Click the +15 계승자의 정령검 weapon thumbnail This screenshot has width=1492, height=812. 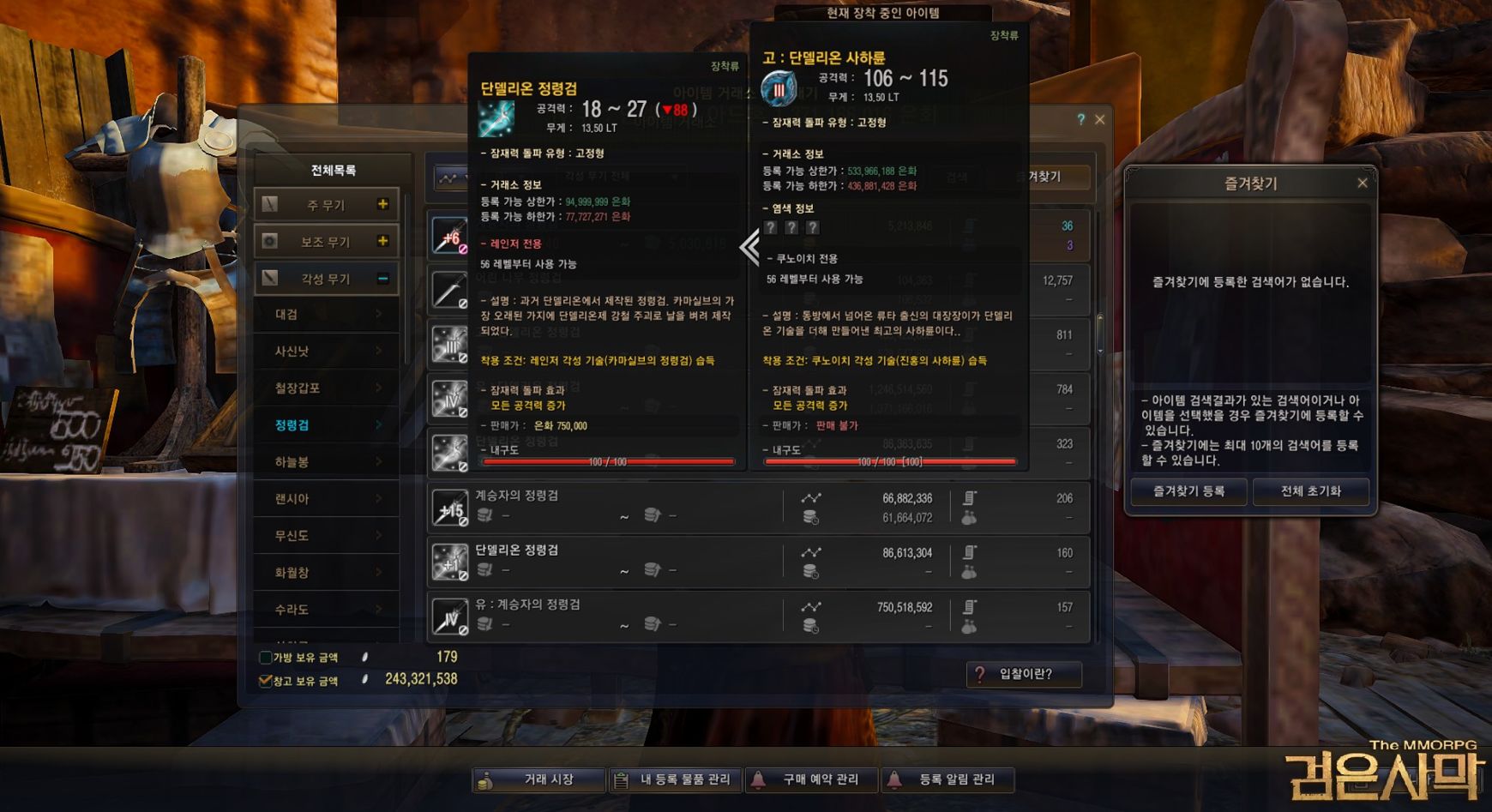click(449, 506)
